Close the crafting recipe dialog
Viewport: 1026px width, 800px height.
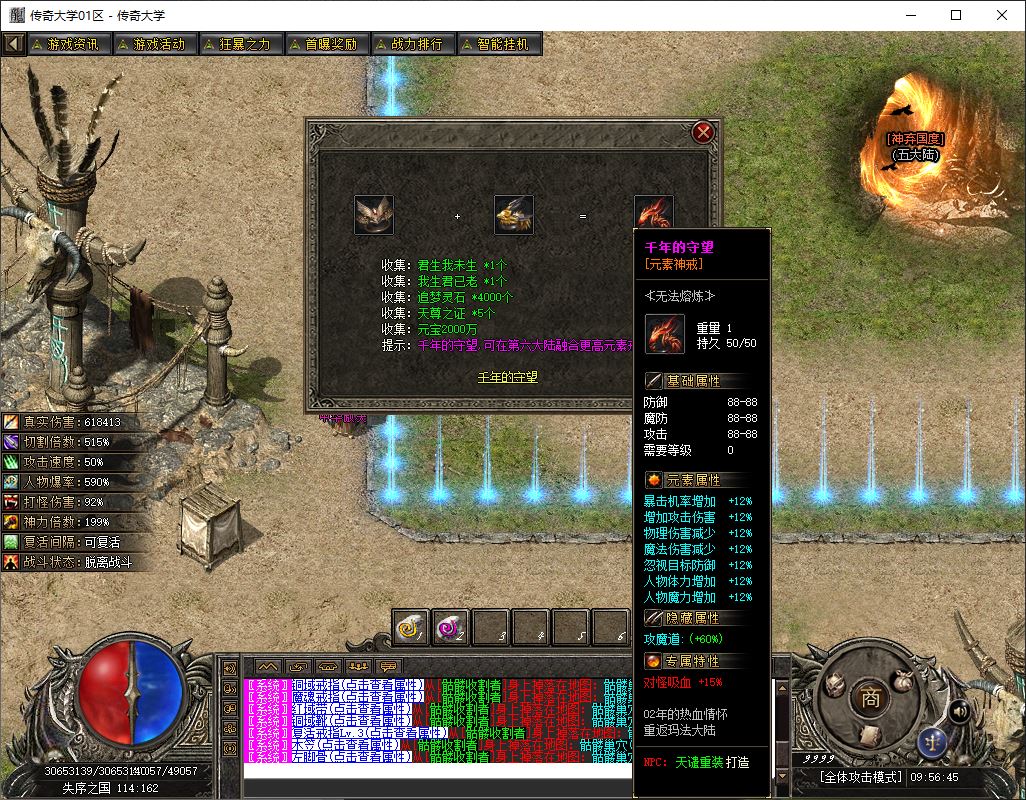click(x=703, y=132)
